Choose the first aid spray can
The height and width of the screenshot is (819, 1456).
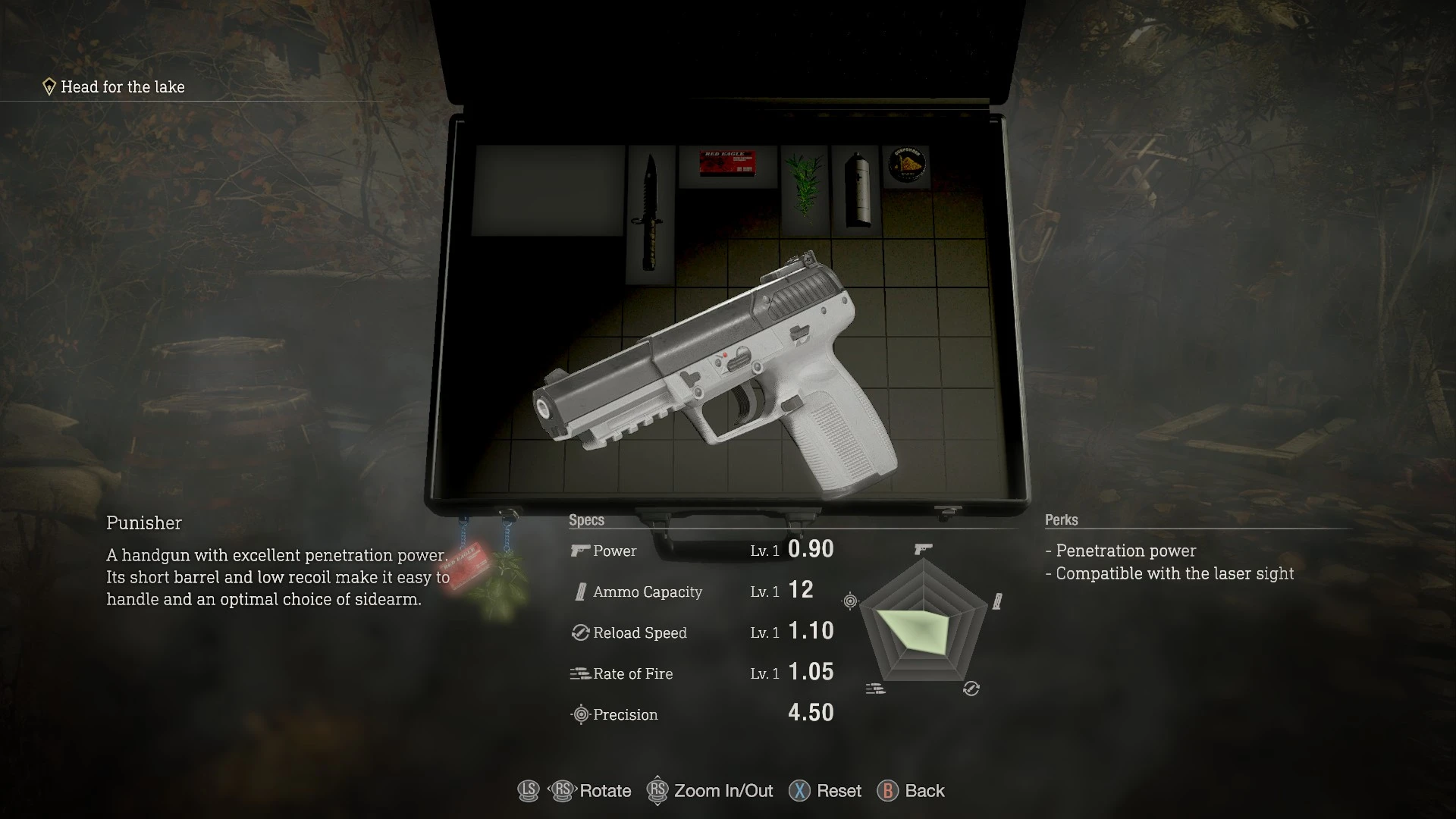point(855,190)
